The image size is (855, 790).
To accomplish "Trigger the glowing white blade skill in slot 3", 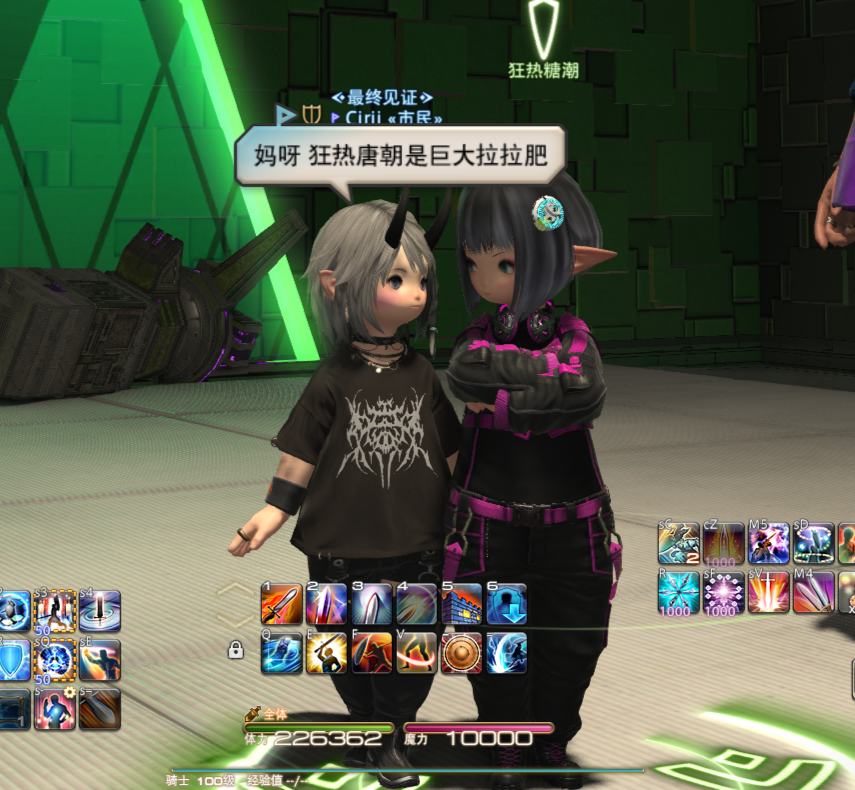I will pyautogui.click(x=371, y=604).
